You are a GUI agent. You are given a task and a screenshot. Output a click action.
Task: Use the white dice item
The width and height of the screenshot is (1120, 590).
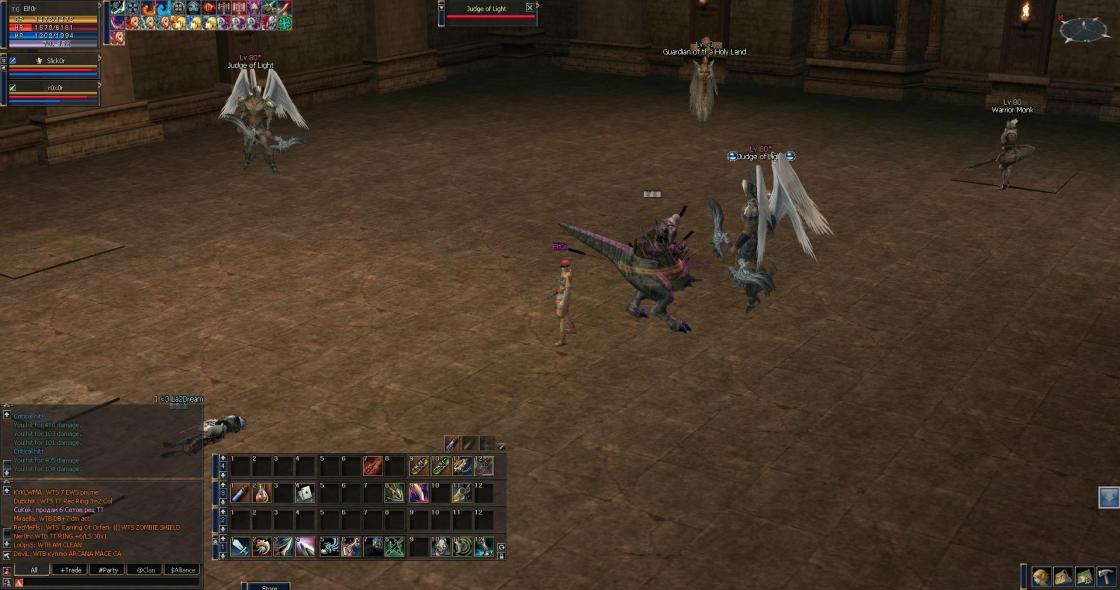pyautogui.click(x=306, y=493)
